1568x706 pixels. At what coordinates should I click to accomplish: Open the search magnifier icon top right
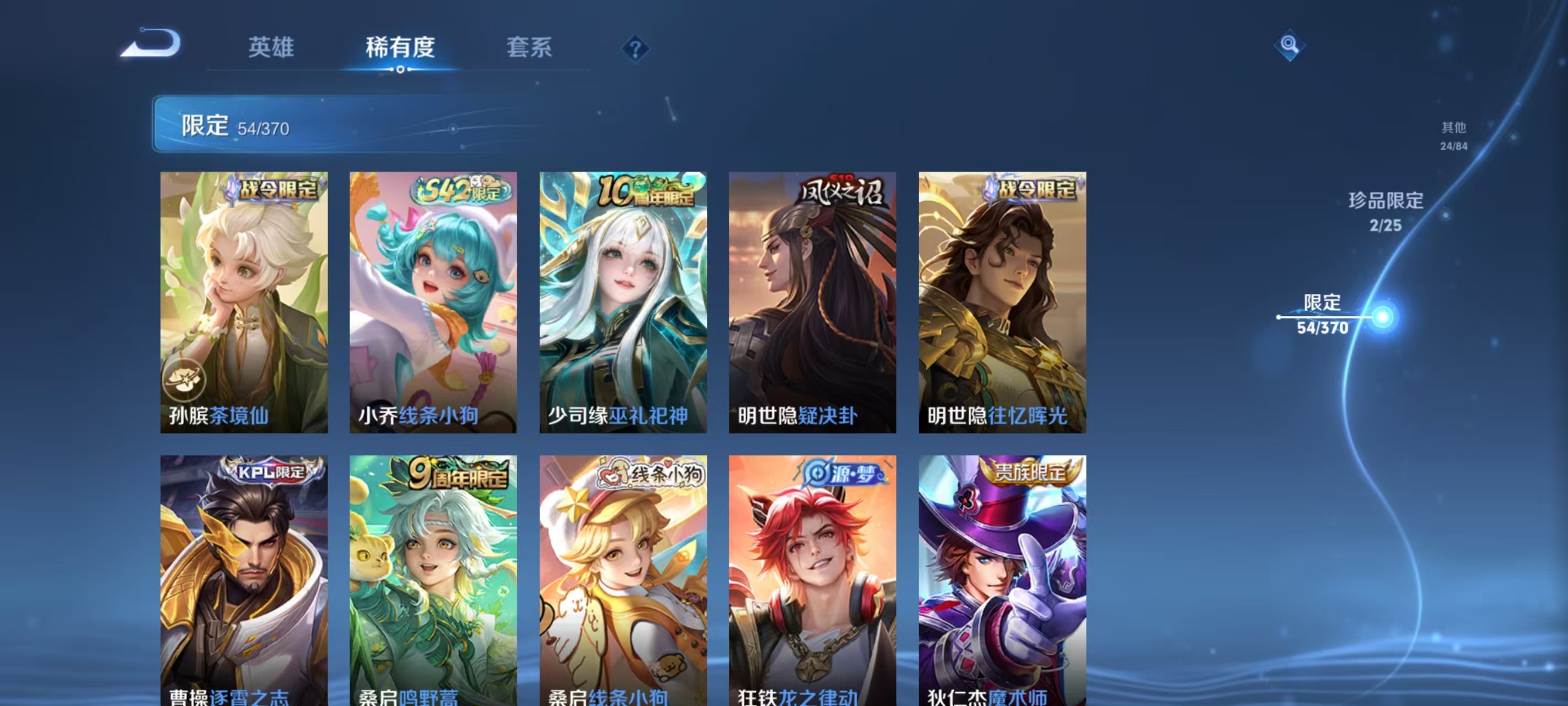coord(1291,45)
